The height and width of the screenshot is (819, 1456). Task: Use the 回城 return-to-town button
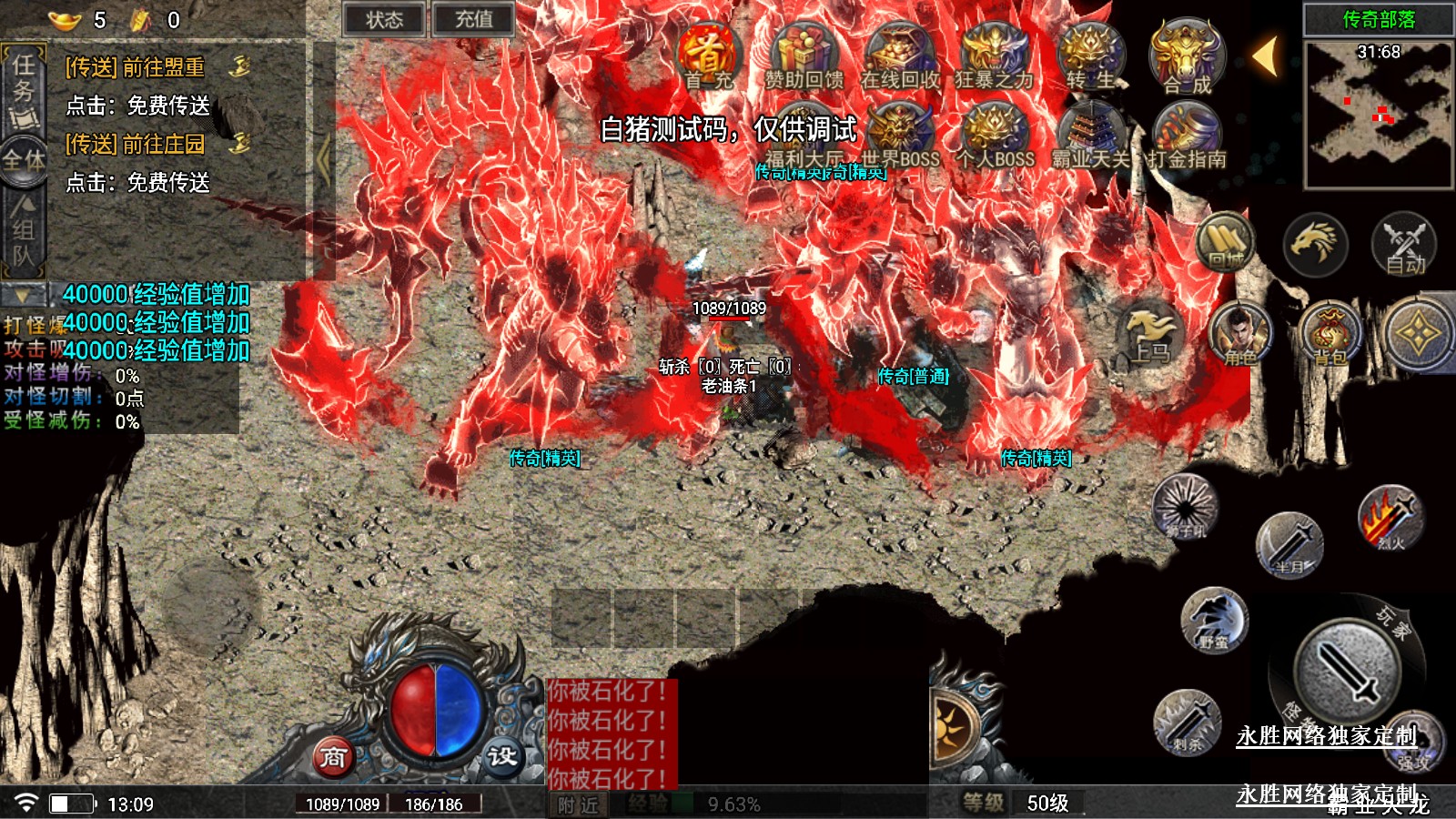point(1225,243)
